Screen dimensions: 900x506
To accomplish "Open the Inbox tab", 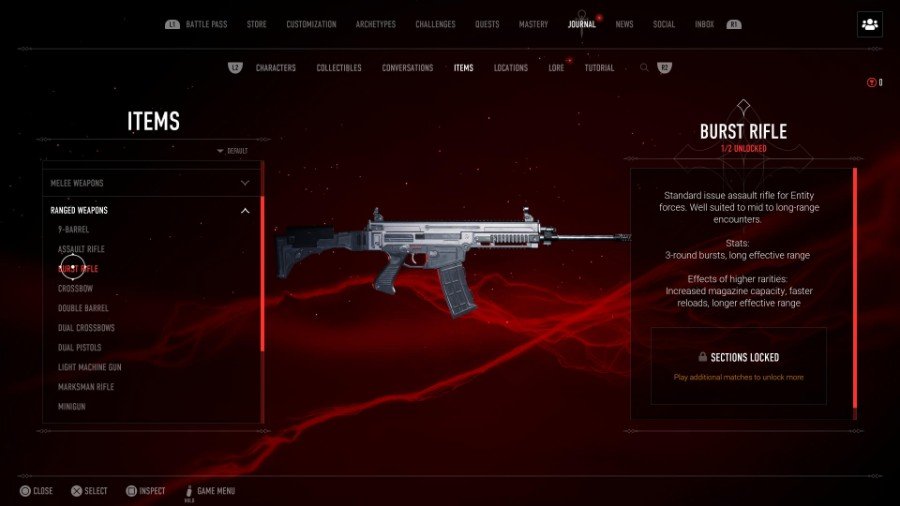I will pyautogui.click(x=704, y=24).
